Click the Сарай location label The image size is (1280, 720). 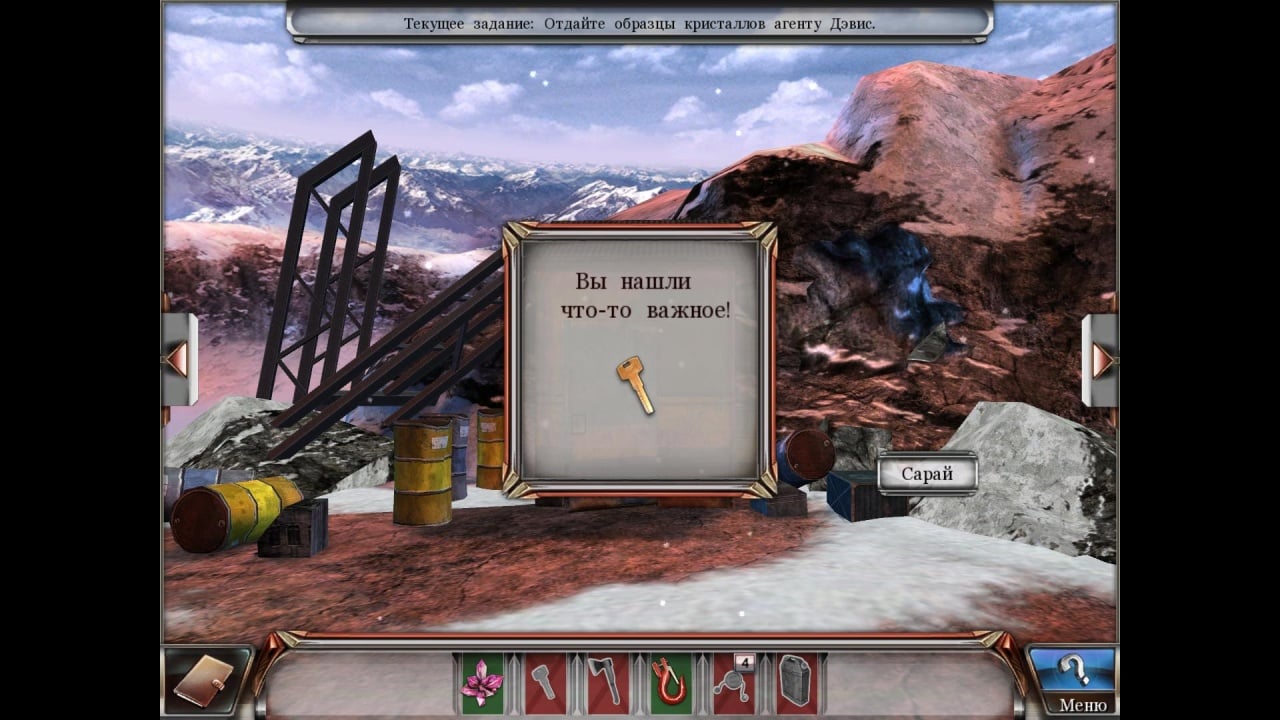[x=927, y=474]
